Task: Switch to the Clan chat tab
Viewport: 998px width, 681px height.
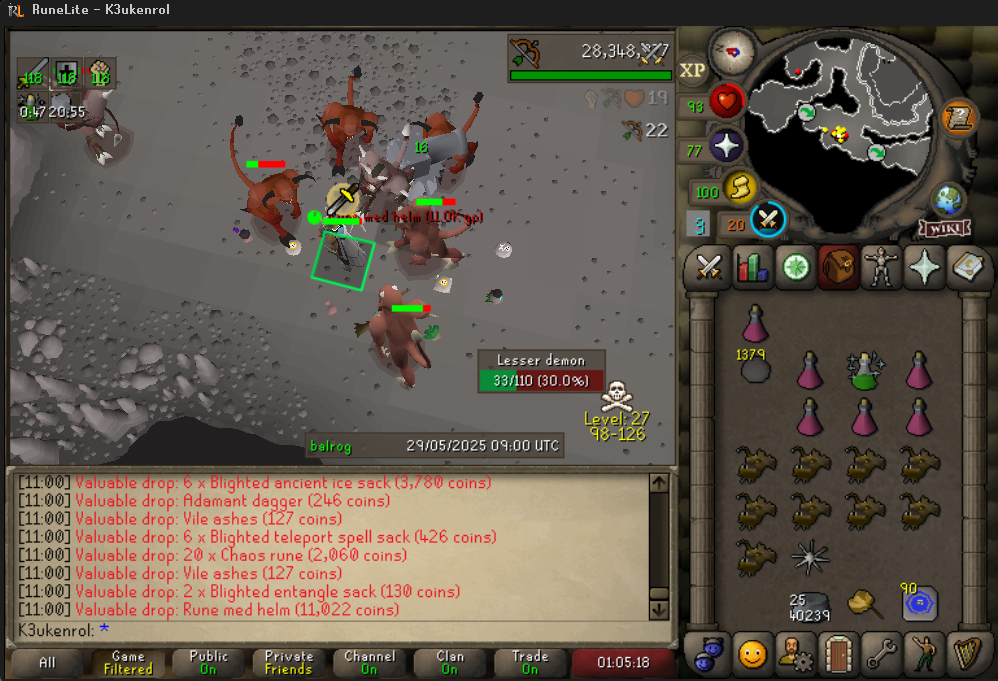Action: coord(450,663)
